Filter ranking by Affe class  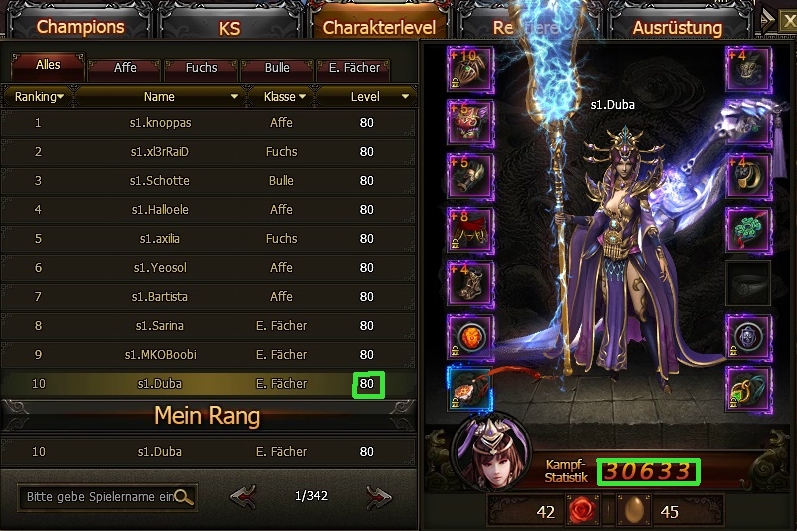[125, 68]
